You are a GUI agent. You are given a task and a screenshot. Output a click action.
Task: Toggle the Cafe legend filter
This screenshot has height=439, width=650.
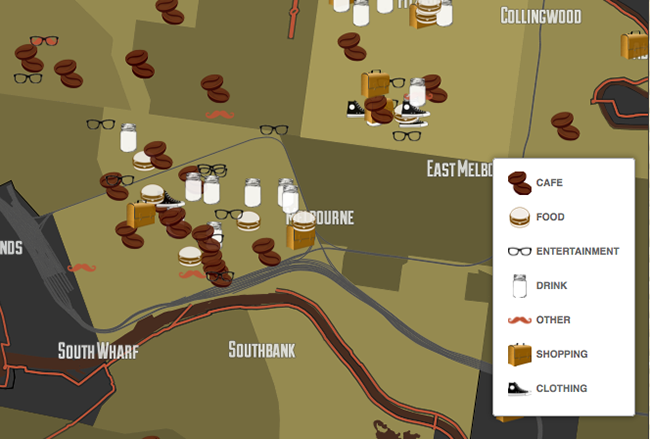[x=549, y=183]
